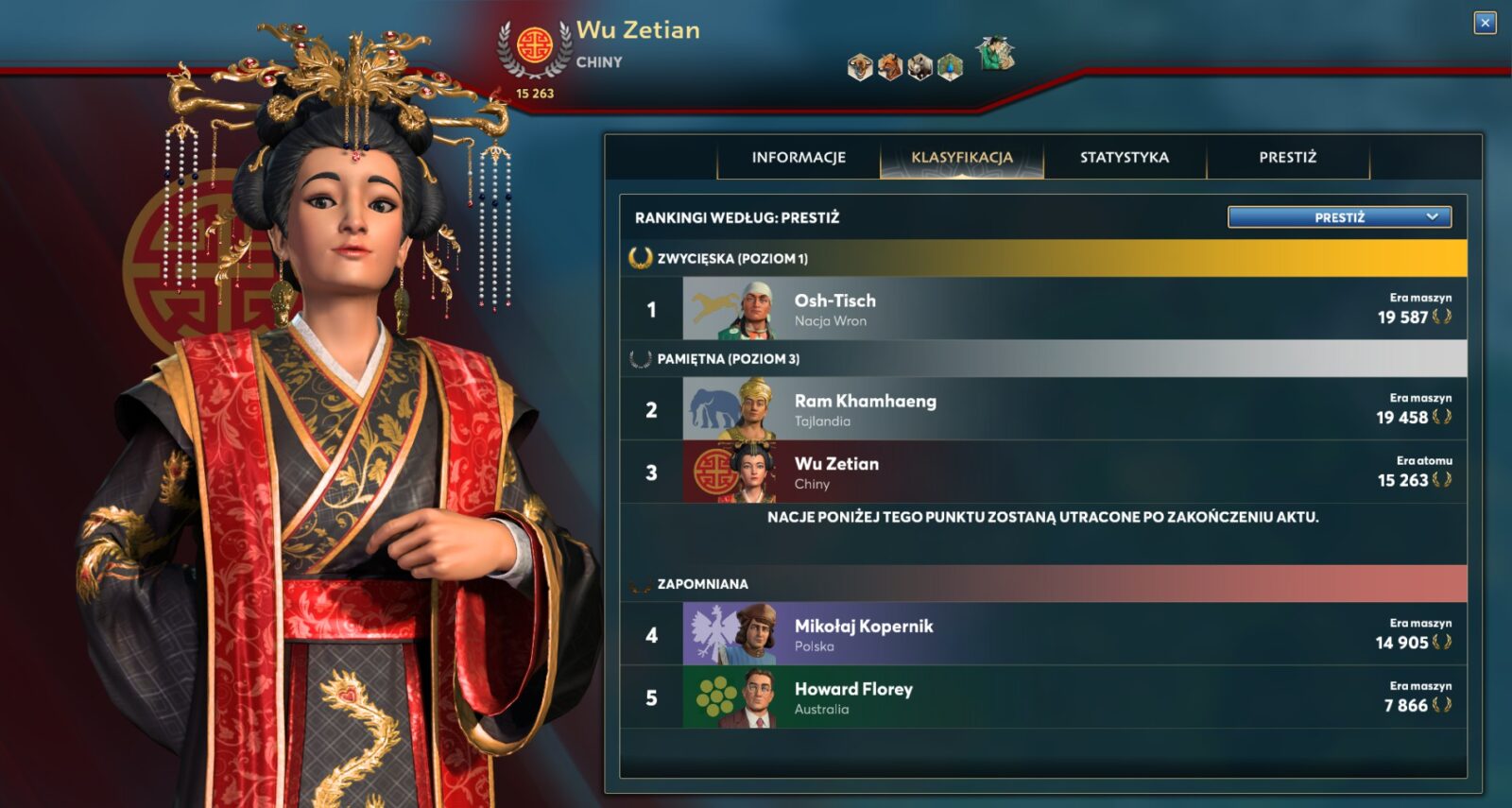Show the Statystyka tab
The width and height of the screenshot is (1512, 808).
[x=1125, y=158]
